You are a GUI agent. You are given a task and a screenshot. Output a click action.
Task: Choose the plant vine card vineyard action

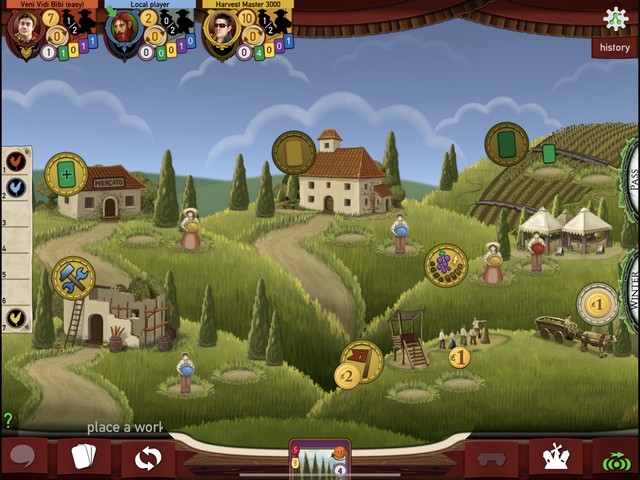507,144
